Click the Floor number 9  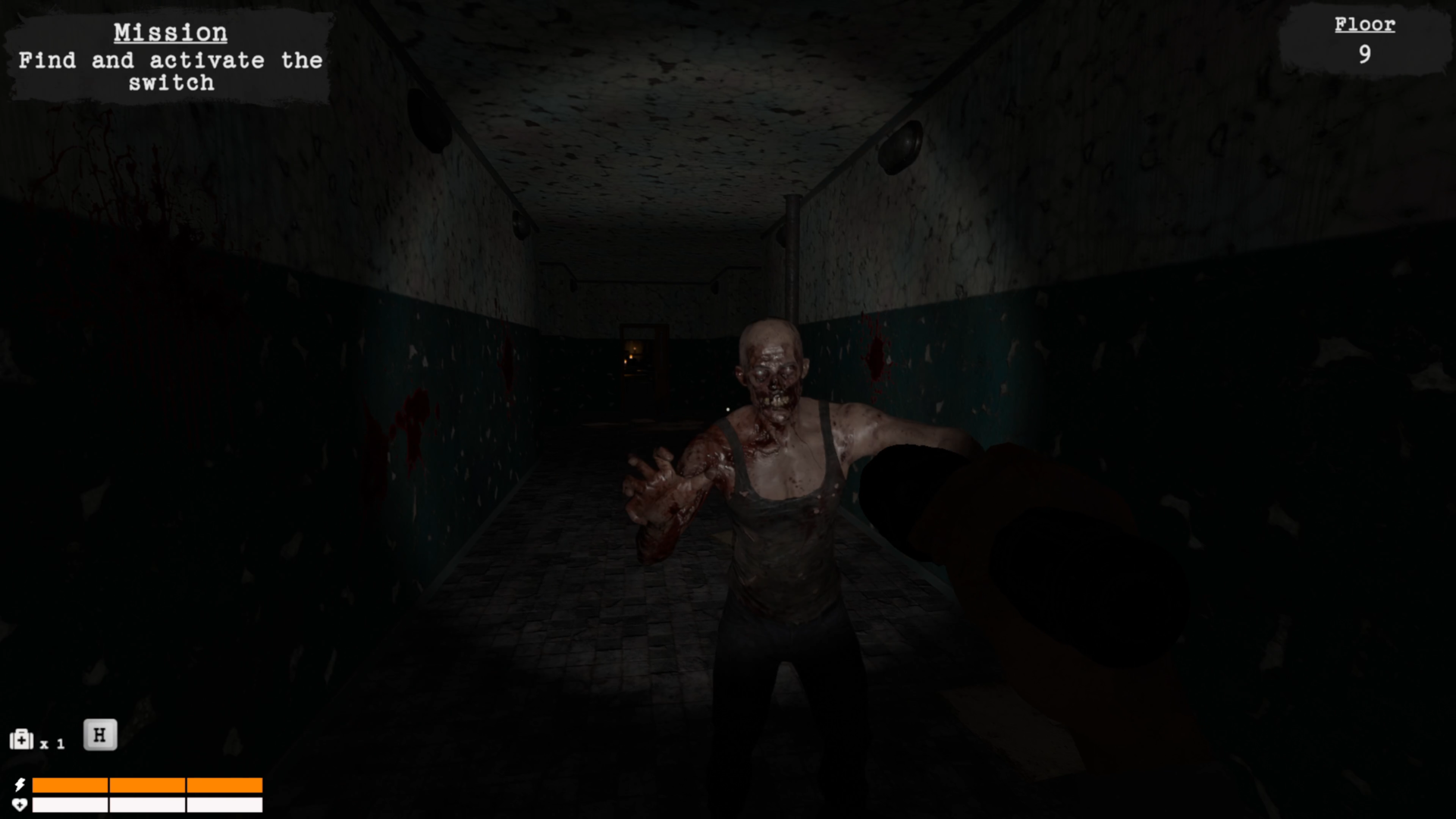[1365, 55]
